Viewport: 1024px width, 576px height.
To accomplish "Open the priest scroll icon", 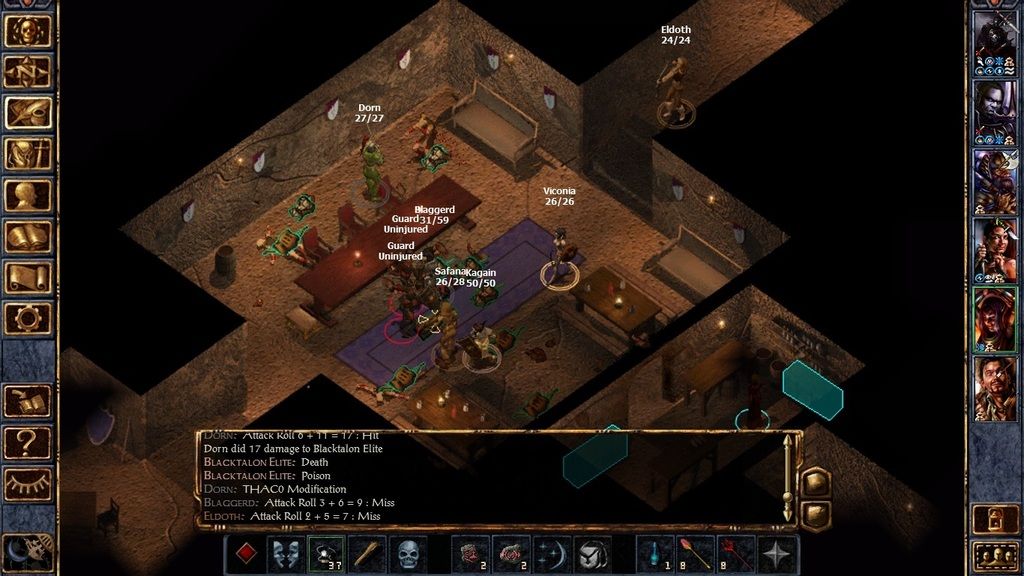I will click(28, 277).
